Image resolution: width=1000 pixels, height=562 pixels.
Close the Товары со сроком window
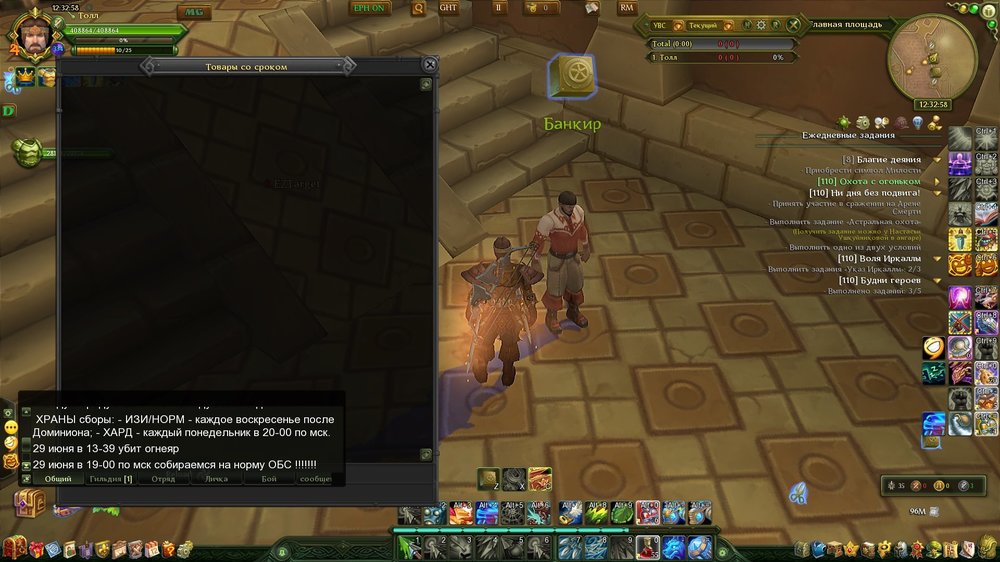(430, 65)
